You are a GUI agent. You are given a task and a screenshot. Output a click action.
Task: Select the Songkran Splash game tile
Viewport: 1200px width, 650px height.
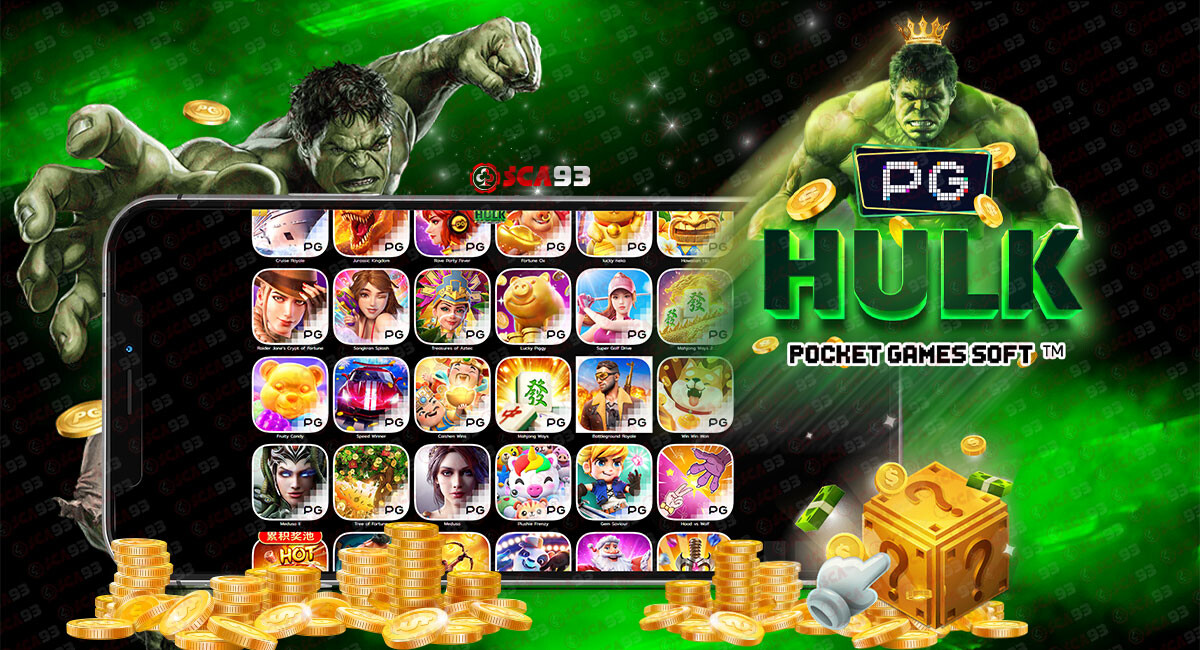coord(371,305)
